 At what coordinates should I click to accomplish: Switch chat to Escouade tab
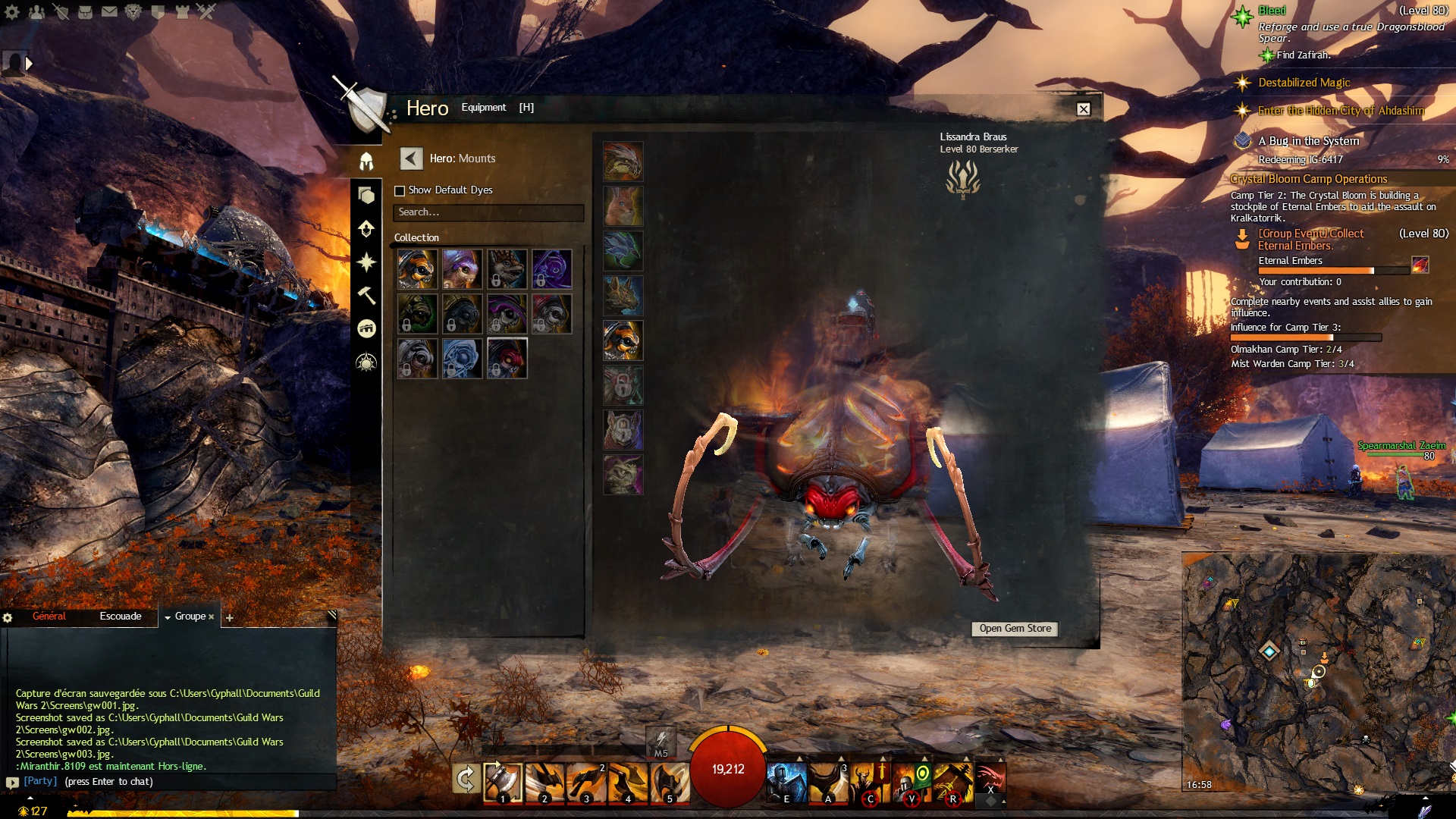[x=121, y=617]
